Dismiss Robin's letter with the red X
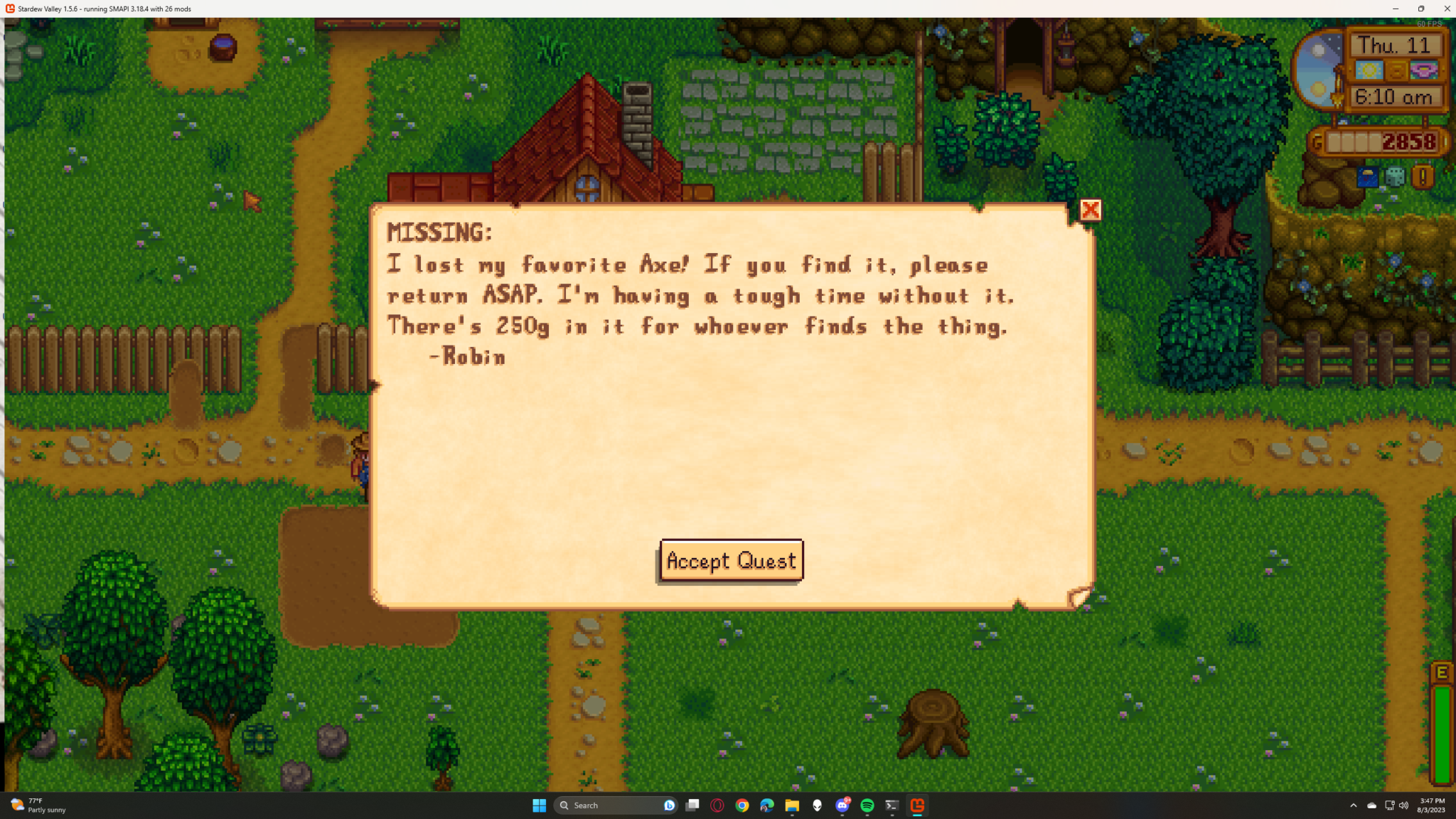The image size is (1456, 819). coord(1091,210)
